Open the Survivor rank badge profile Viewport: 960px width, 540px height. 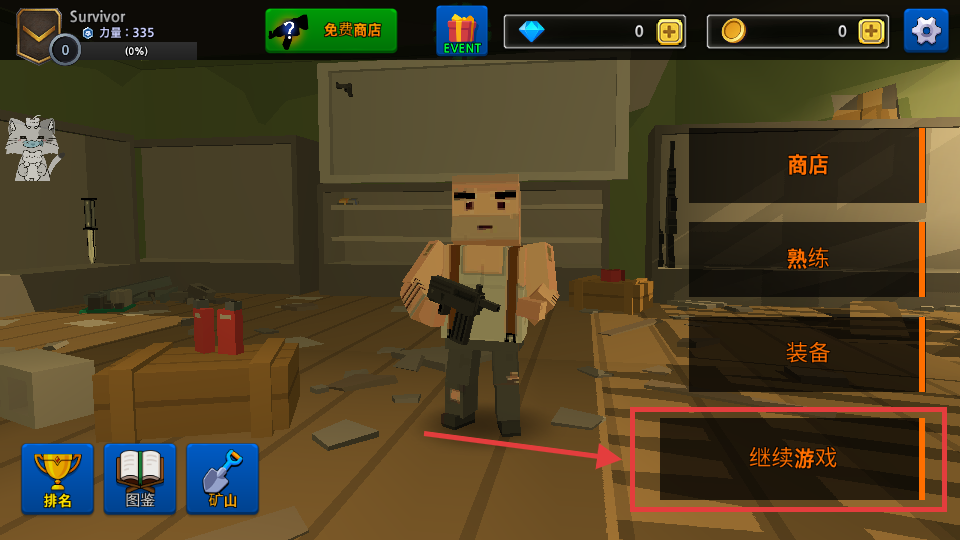point(38,33)
